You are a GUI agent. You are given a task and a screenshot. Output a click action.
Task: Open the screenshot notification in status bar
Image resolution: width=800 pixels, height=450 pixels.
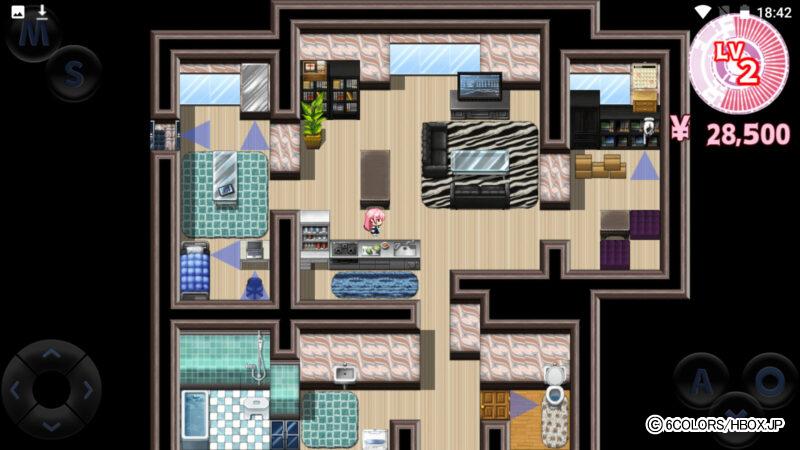click(17, 12)
